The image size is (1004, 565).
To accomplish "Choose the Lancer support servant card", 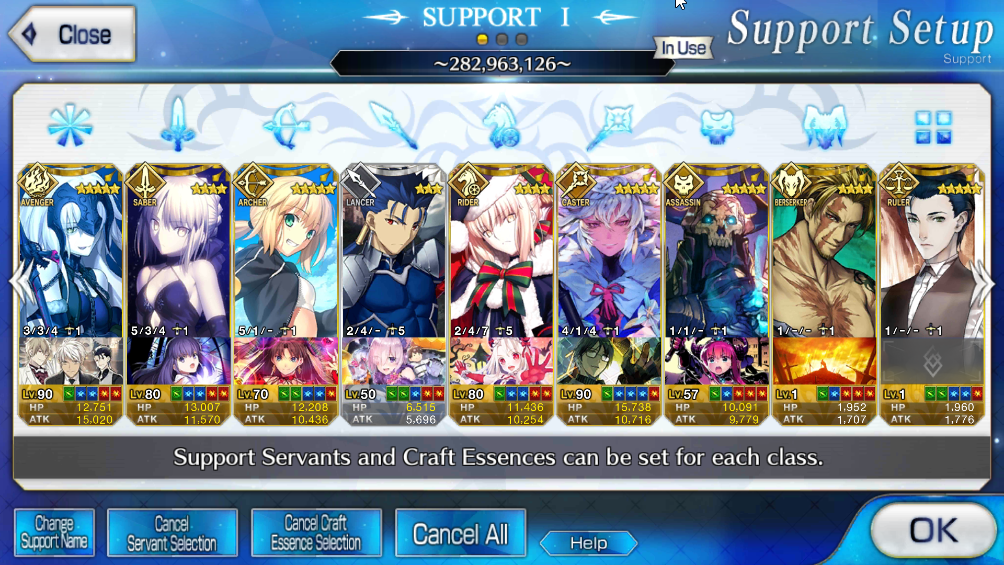I will [x=394, y=260].
